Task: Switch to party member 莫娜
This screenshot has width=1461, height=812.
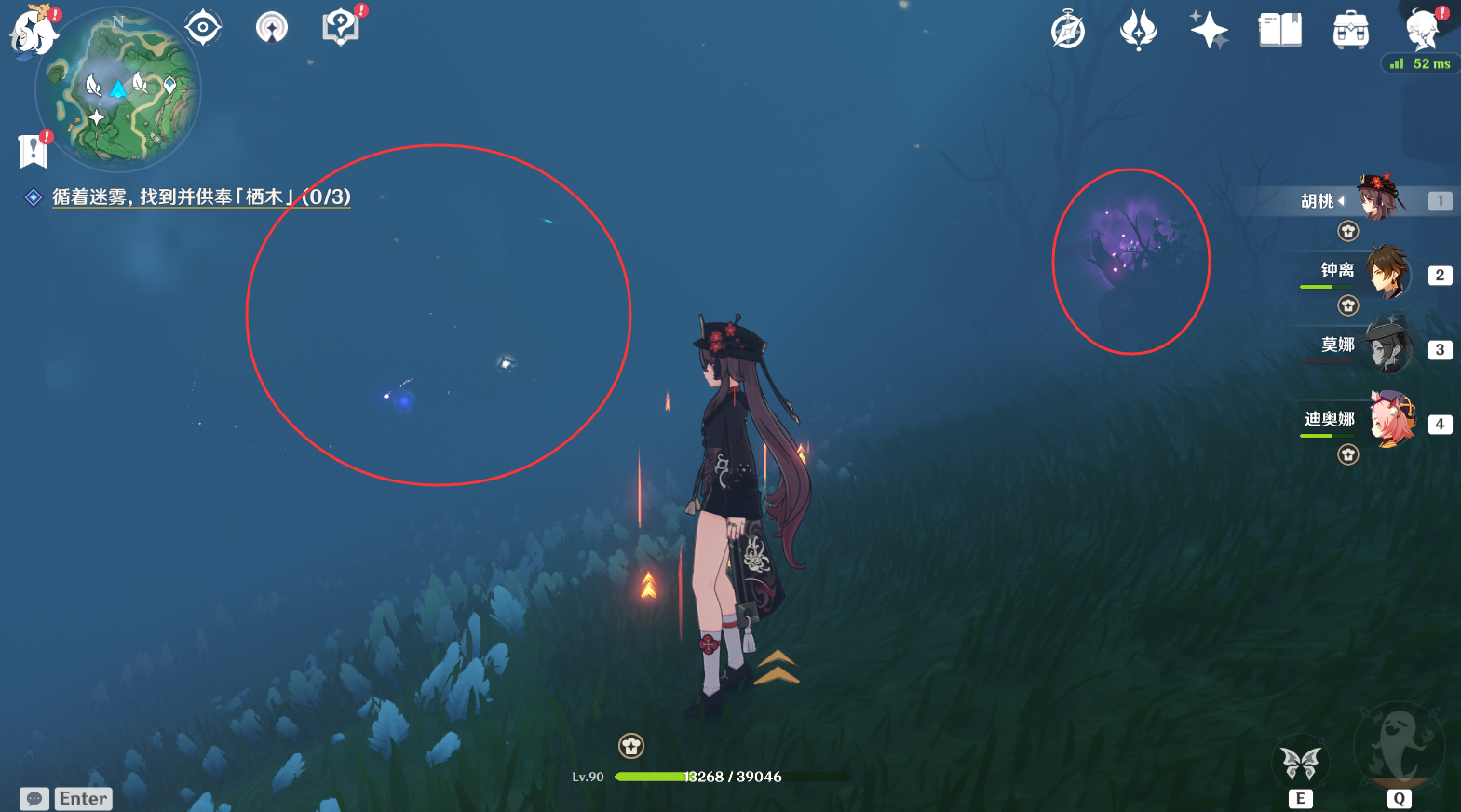Action: (x=1387, y=346)
